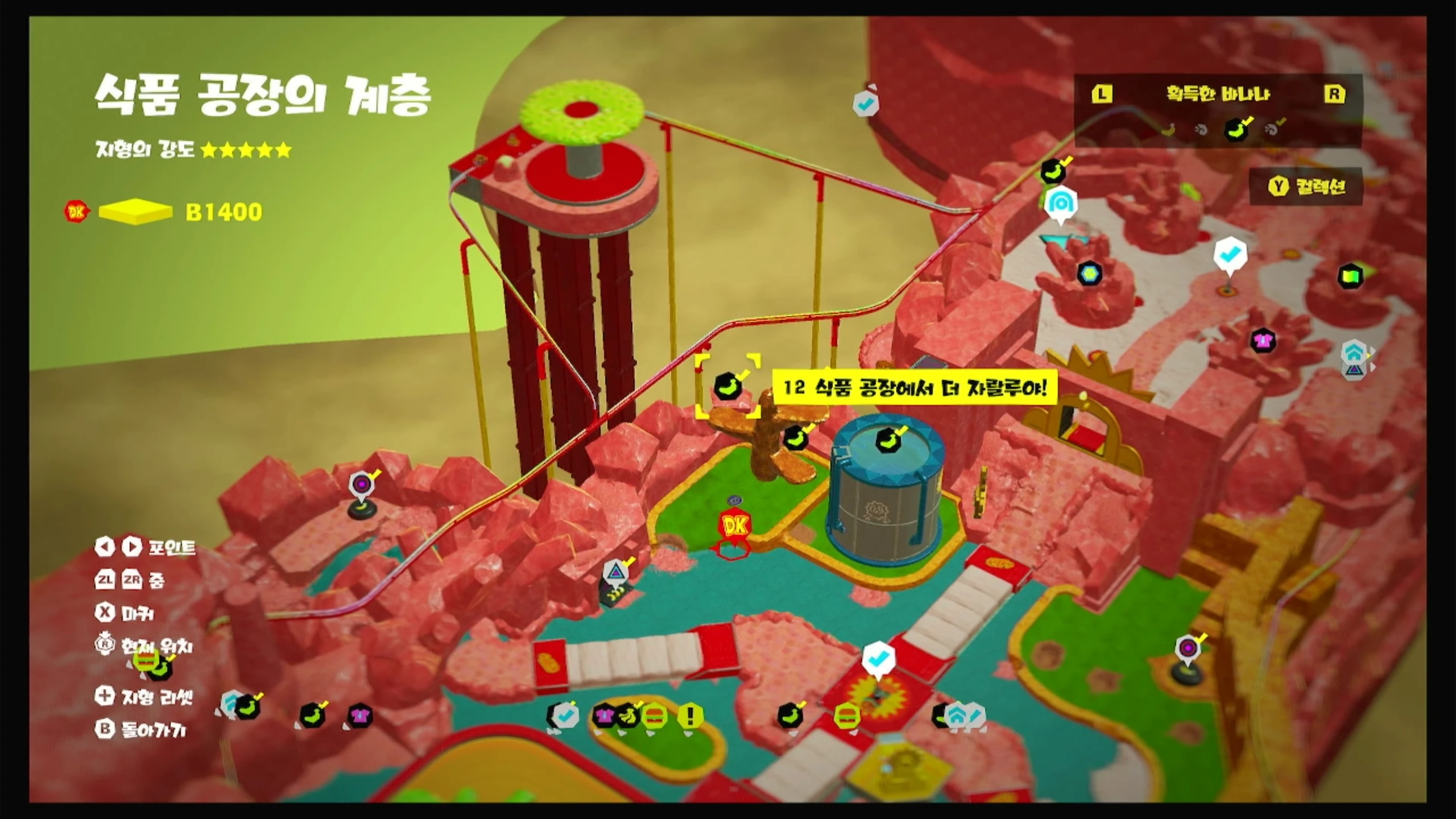Click the green cube map marker

pos(1350,277)
